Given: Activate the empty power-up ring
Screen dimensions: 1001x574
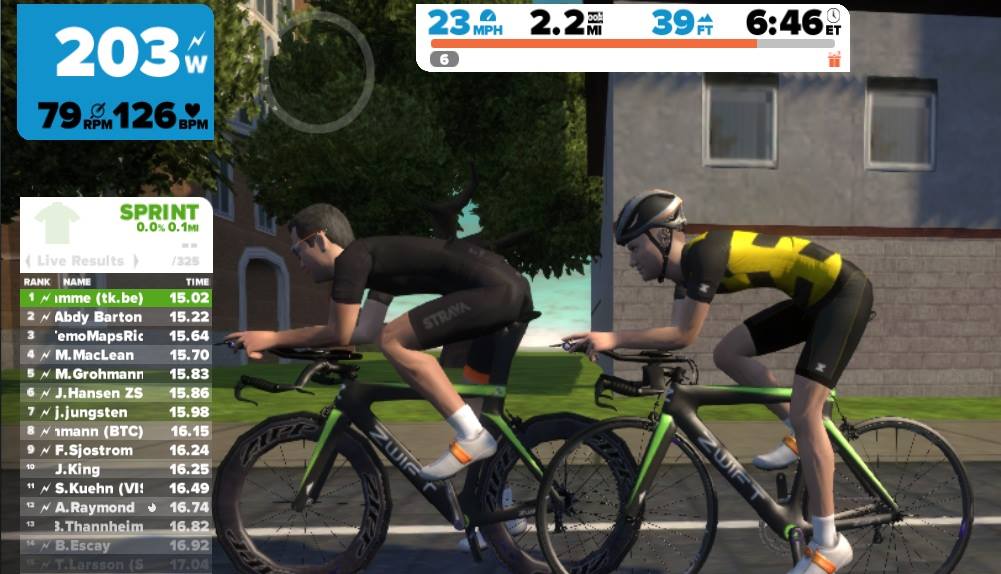Looking at the screenshot, I should (x=320, y=72).
